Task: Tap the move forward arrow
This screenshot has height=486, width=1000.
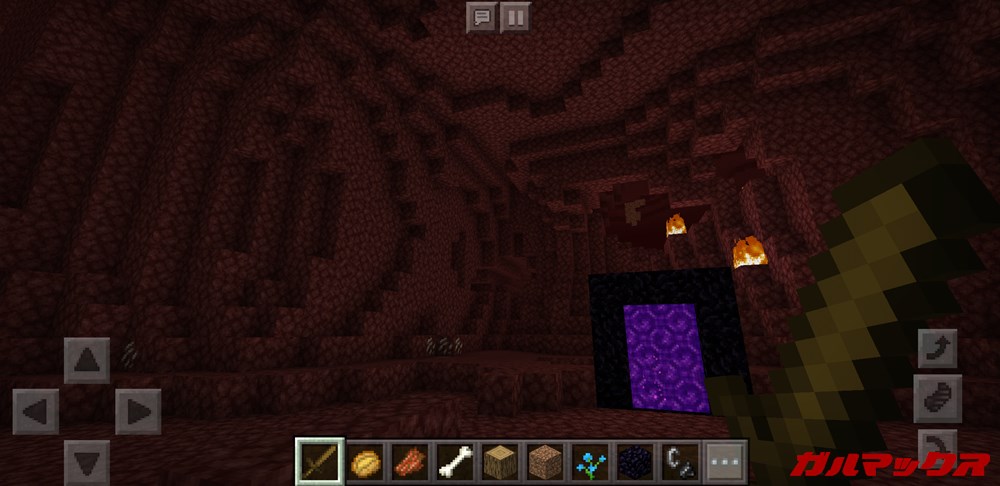Action: 87,360
